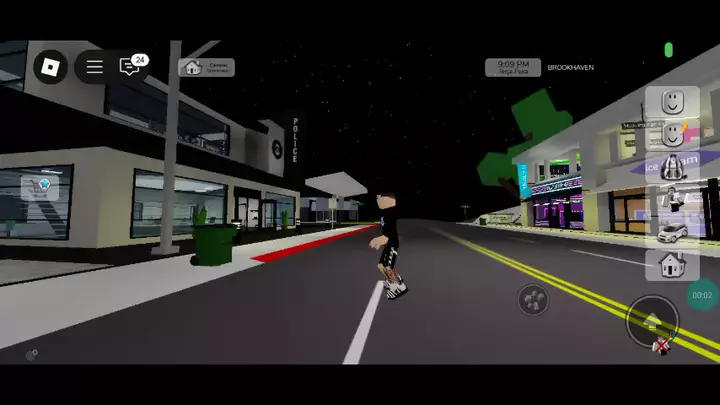This screenshot has height=405, width=720.
Task: Open the character jobs/roles icon
Action: coord(671,200)
